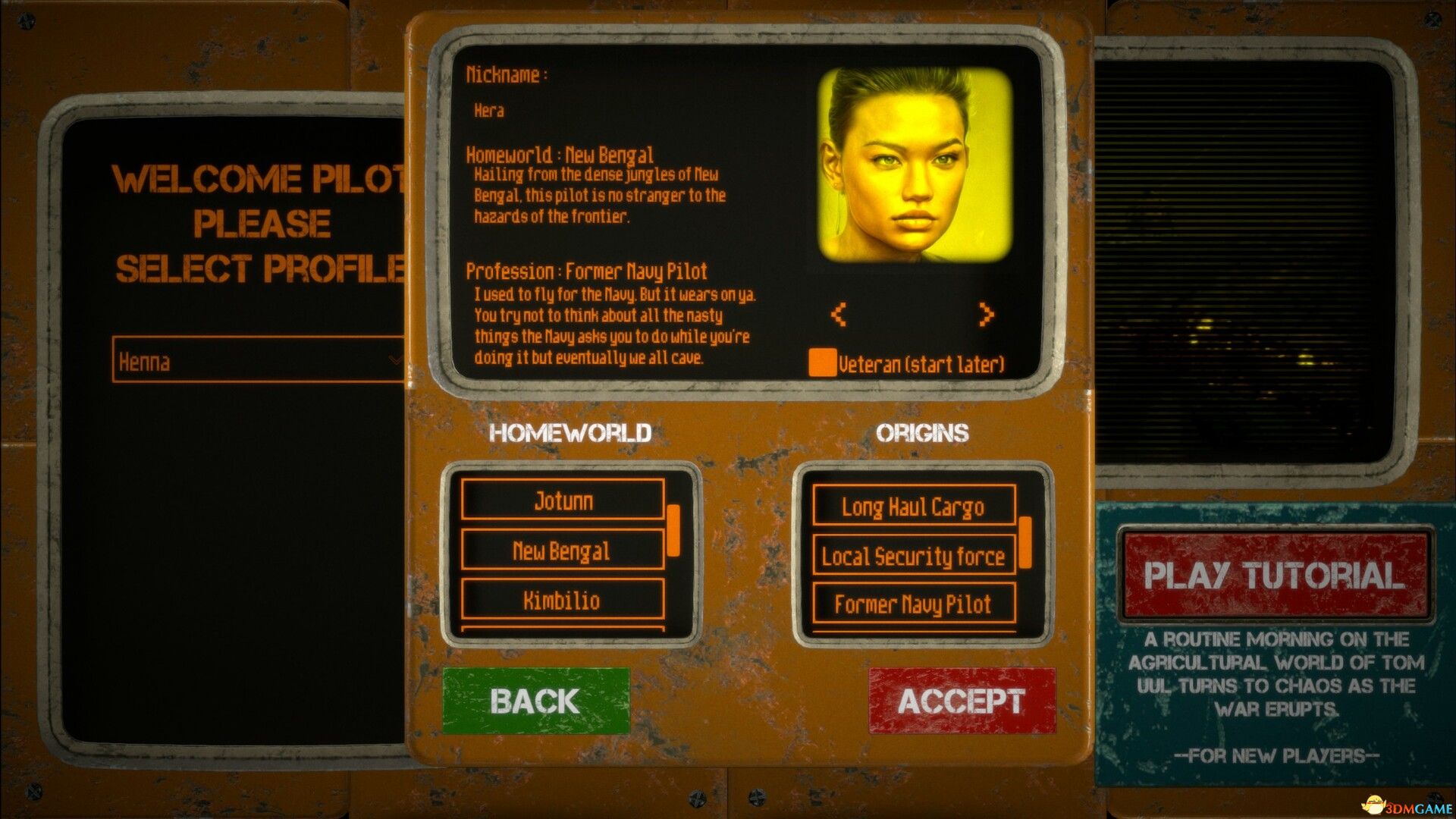Choose Kimbilio from the homeworld list
Screen dimensions: 1456x819
[x=562, y=601]
